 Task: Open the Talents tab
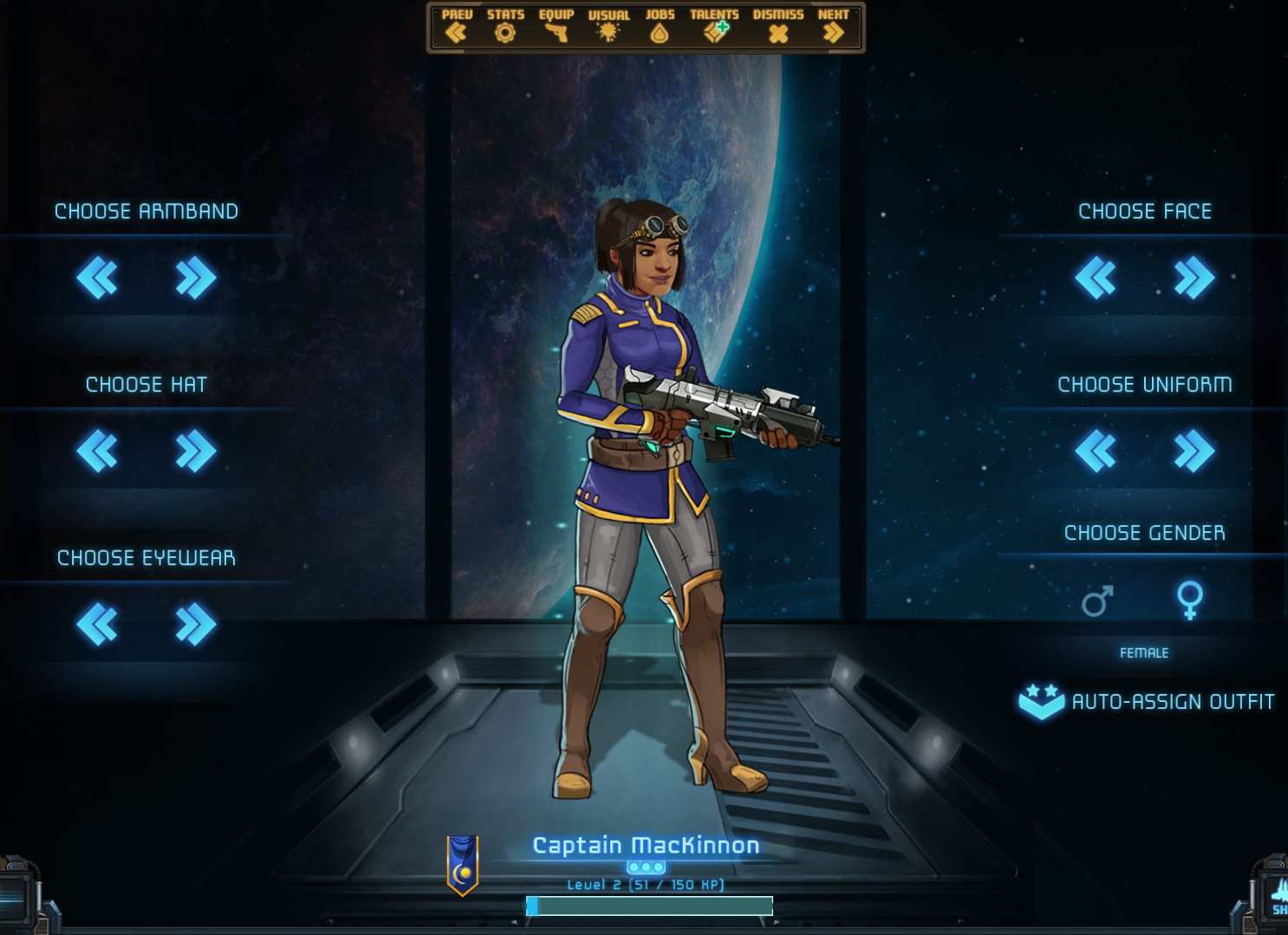tap(714, 27)
